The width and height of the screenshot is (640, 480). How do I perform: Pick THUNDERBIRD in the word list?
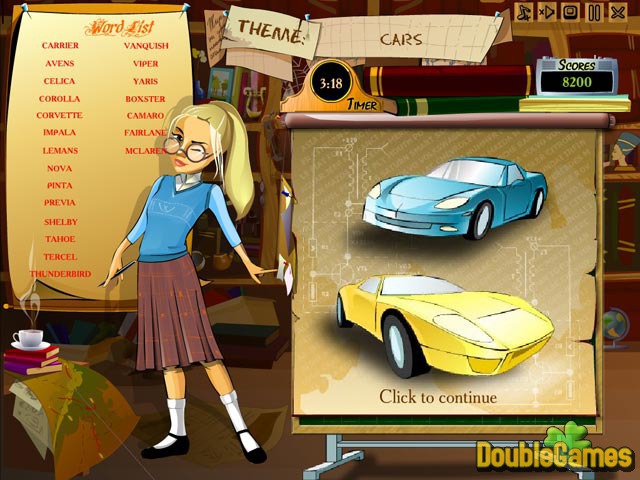pos(60,274)
